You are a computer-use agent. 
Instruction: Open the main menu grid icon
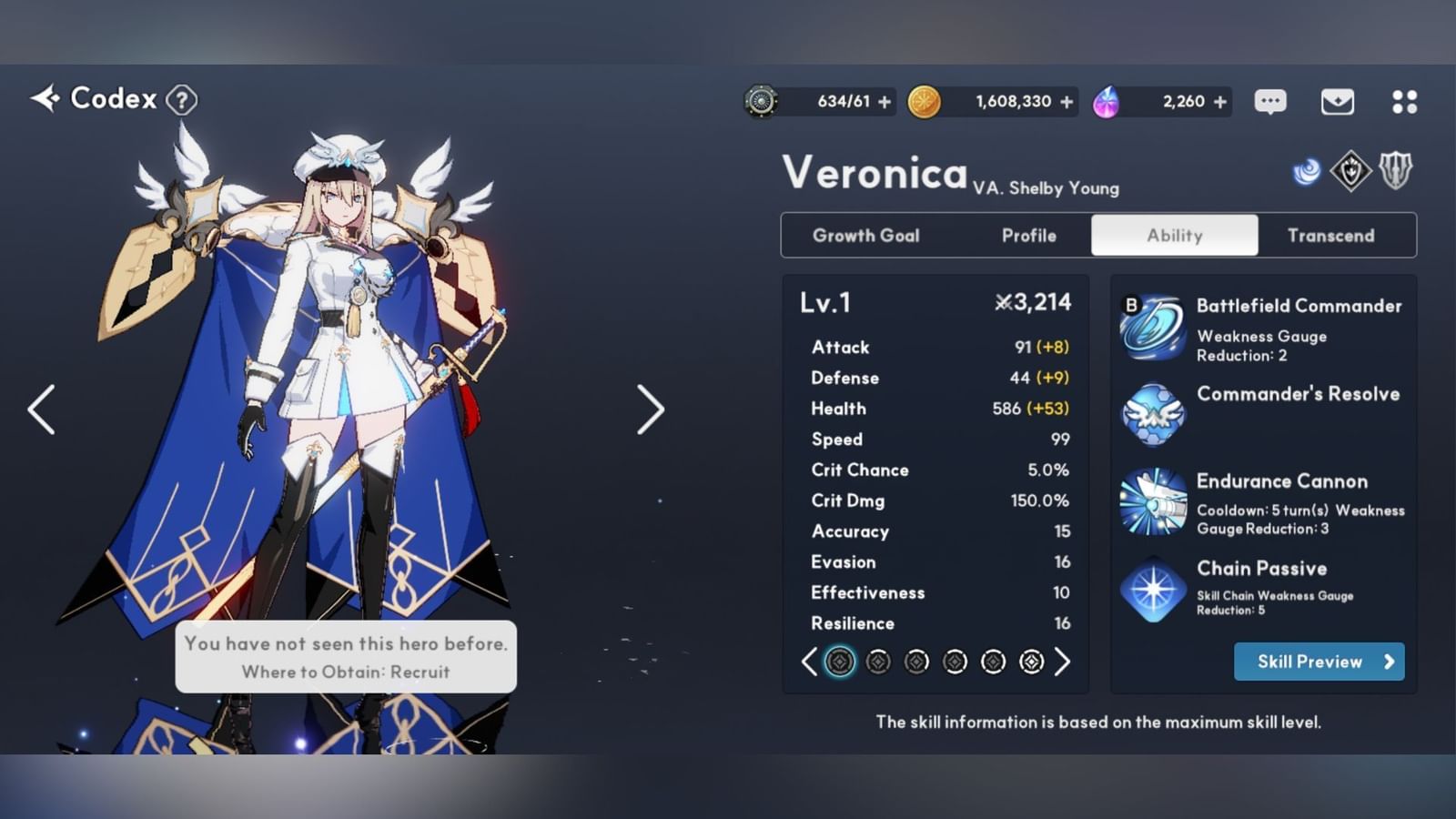coord(1405,101)
